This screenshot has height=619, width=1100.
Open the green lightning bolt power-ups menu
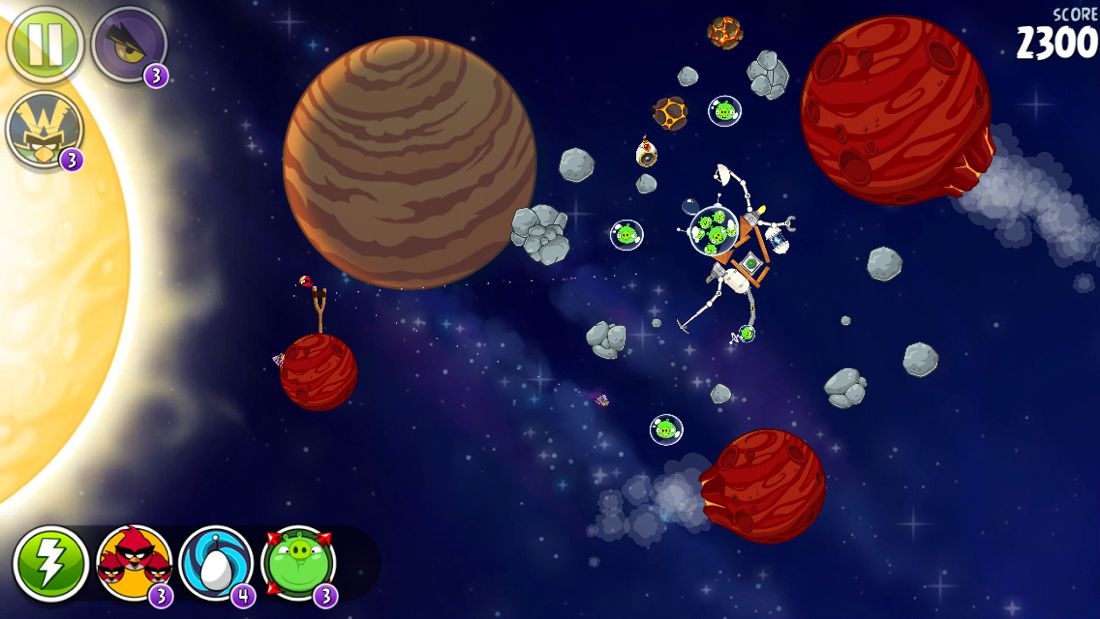51,563
